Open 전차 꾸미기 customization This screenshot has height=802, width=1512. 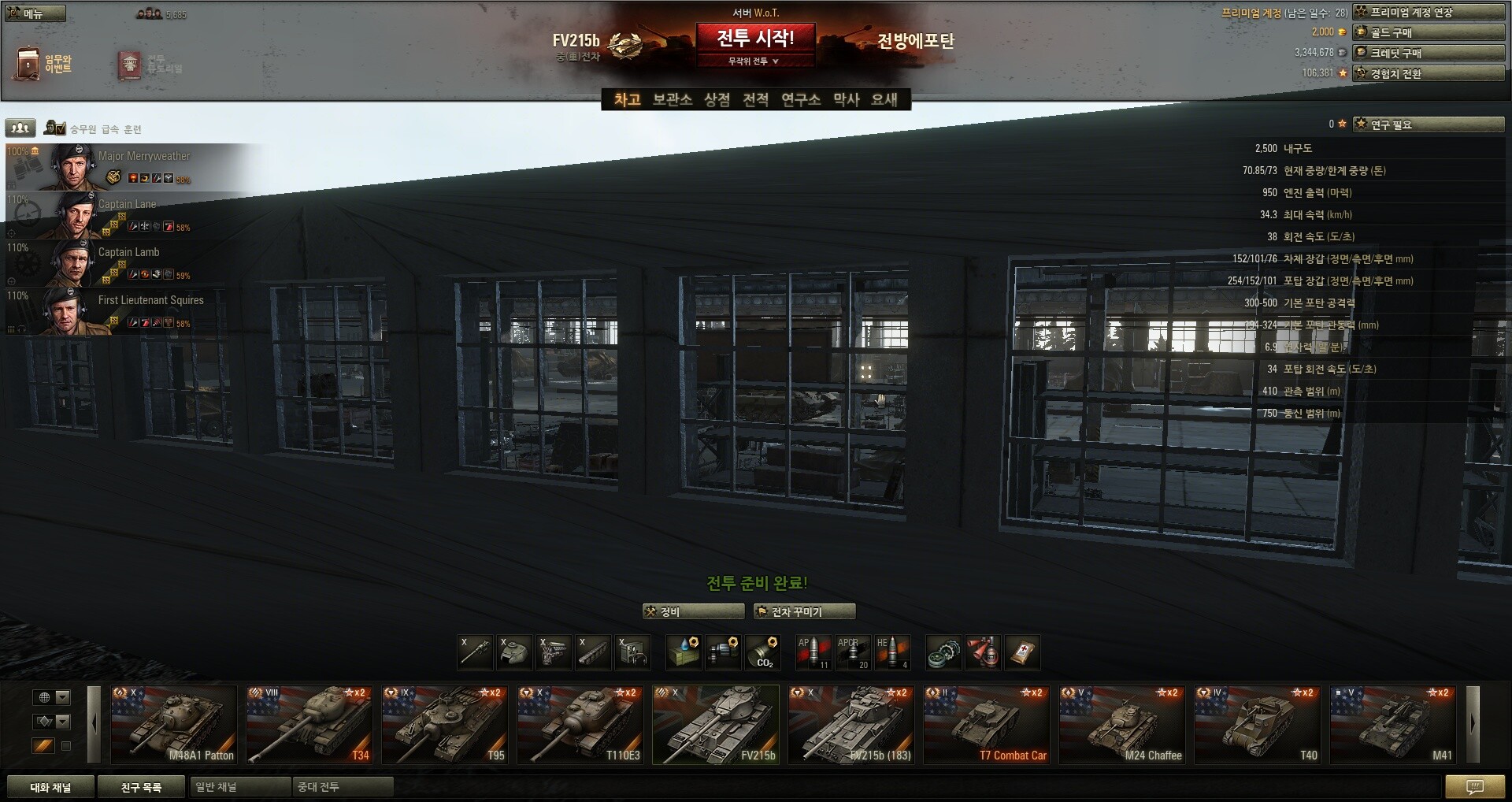(x=804, y=611)
